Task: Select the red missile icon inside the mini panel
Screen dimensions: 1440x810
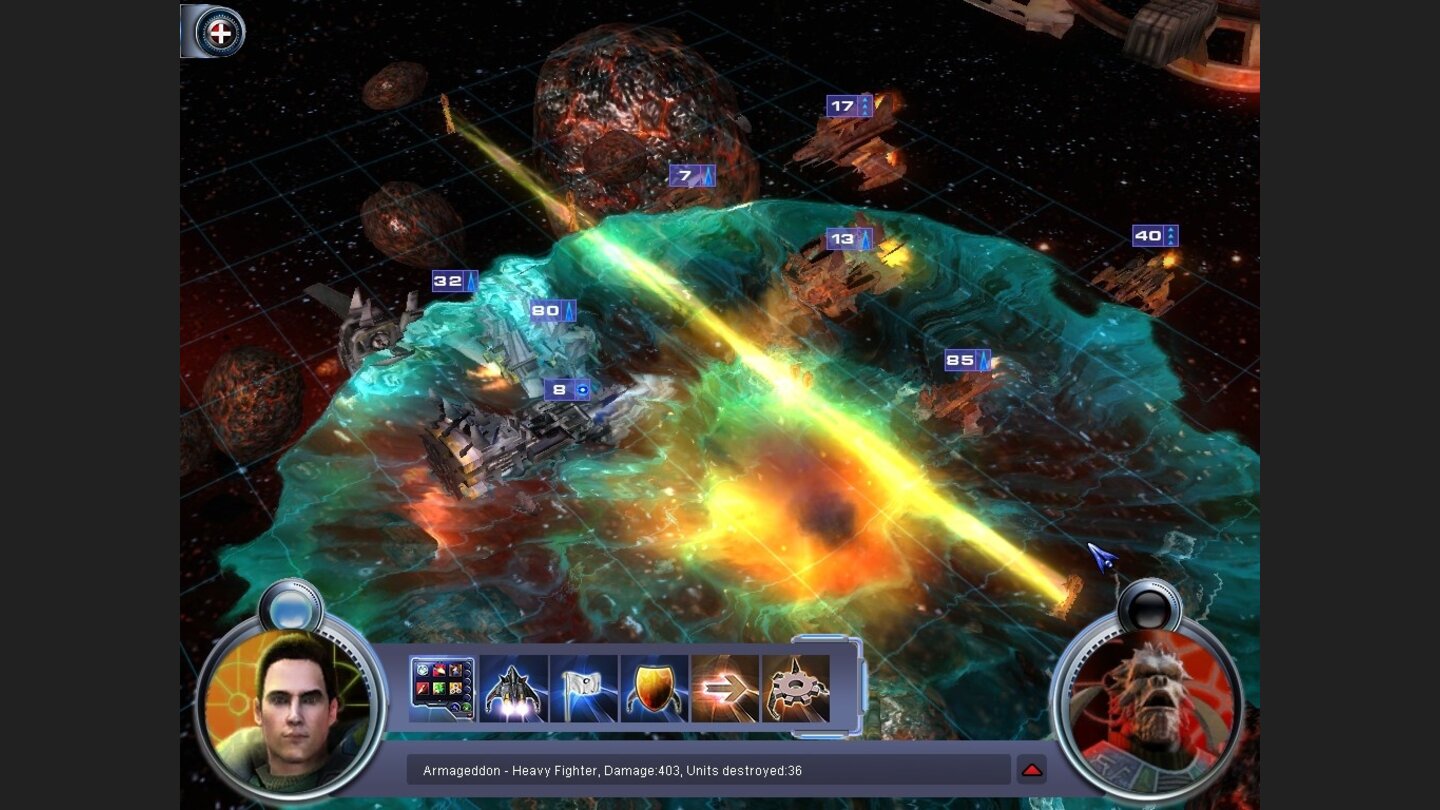Action: [421, 687]
